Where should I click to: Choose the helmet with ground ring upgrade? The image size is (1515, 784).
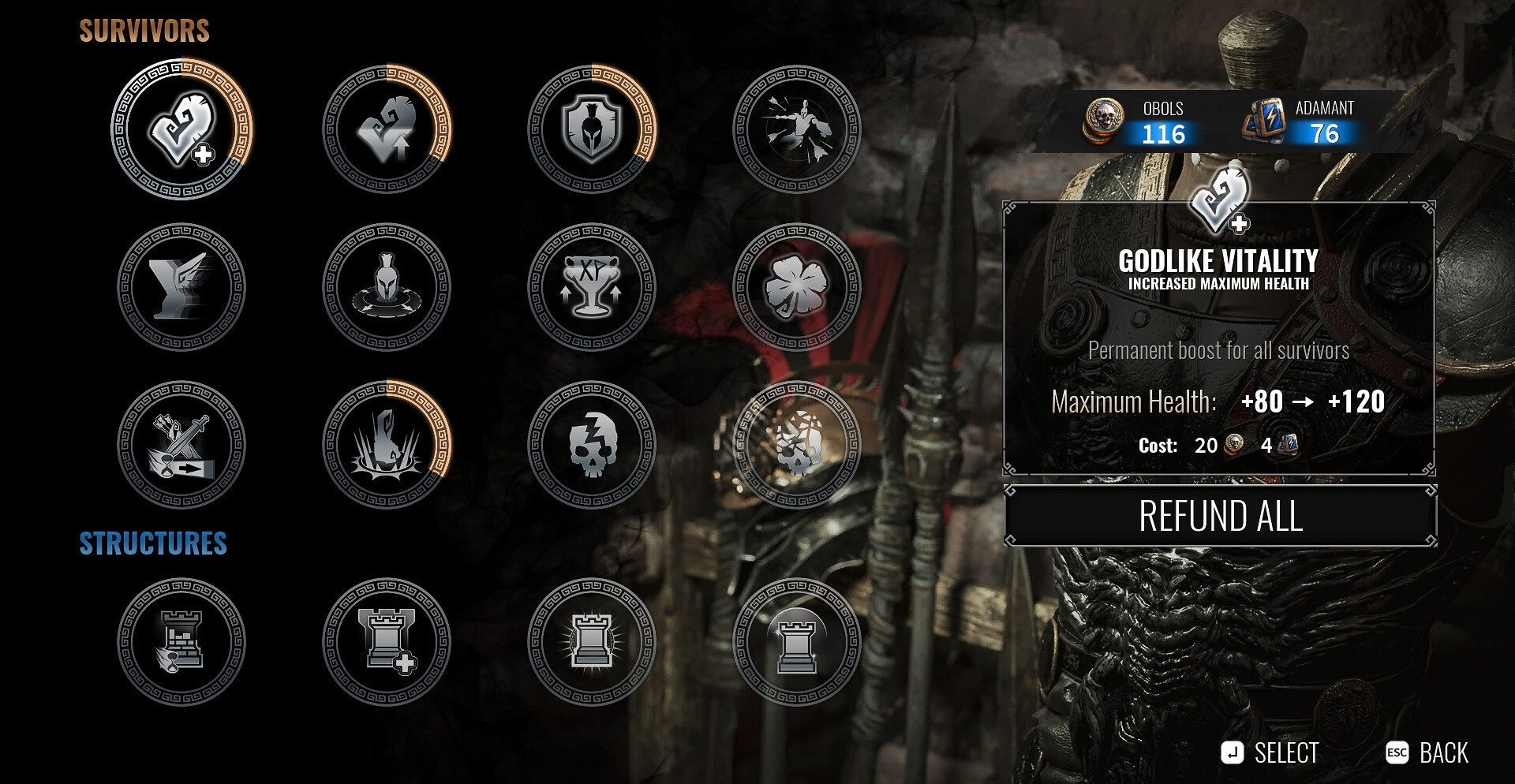point(387,287)
